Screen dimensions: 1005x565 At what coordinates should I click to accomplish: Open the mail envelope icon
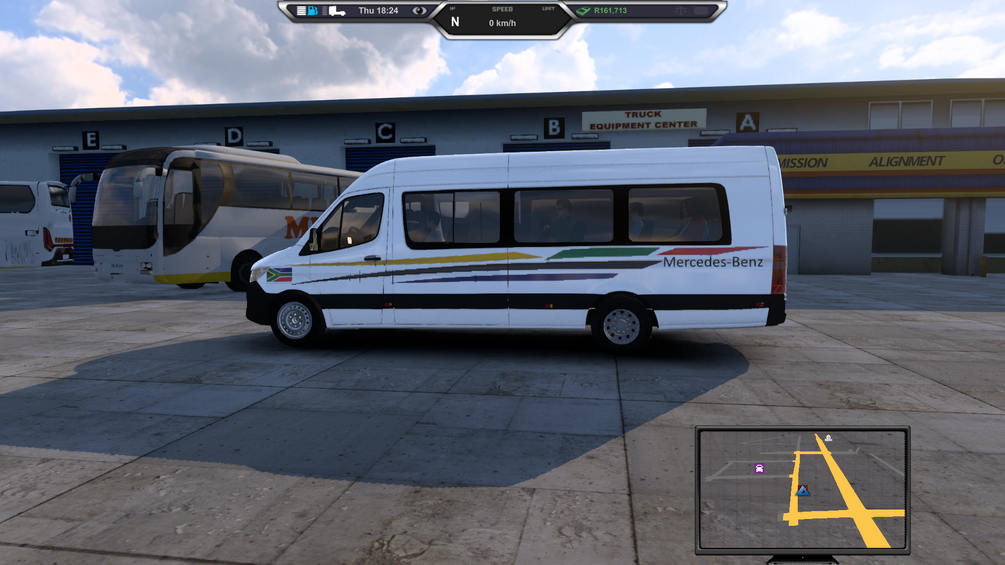coord(702,11)
